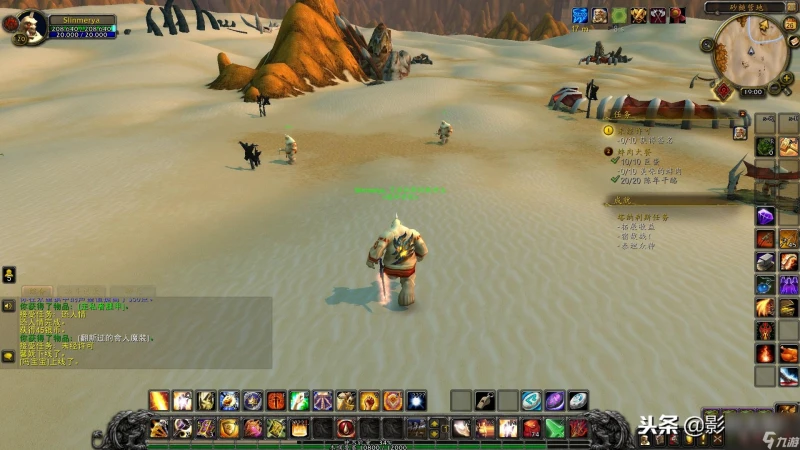This screenshot has height=450, width=800.
Task: Open the minimap
Action: tap(750, 50)
